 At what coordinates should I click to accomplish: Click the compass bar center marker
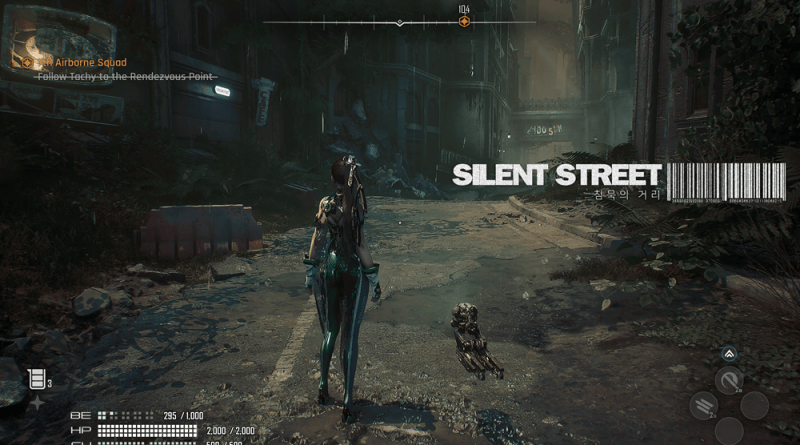[x=400, y=22]
